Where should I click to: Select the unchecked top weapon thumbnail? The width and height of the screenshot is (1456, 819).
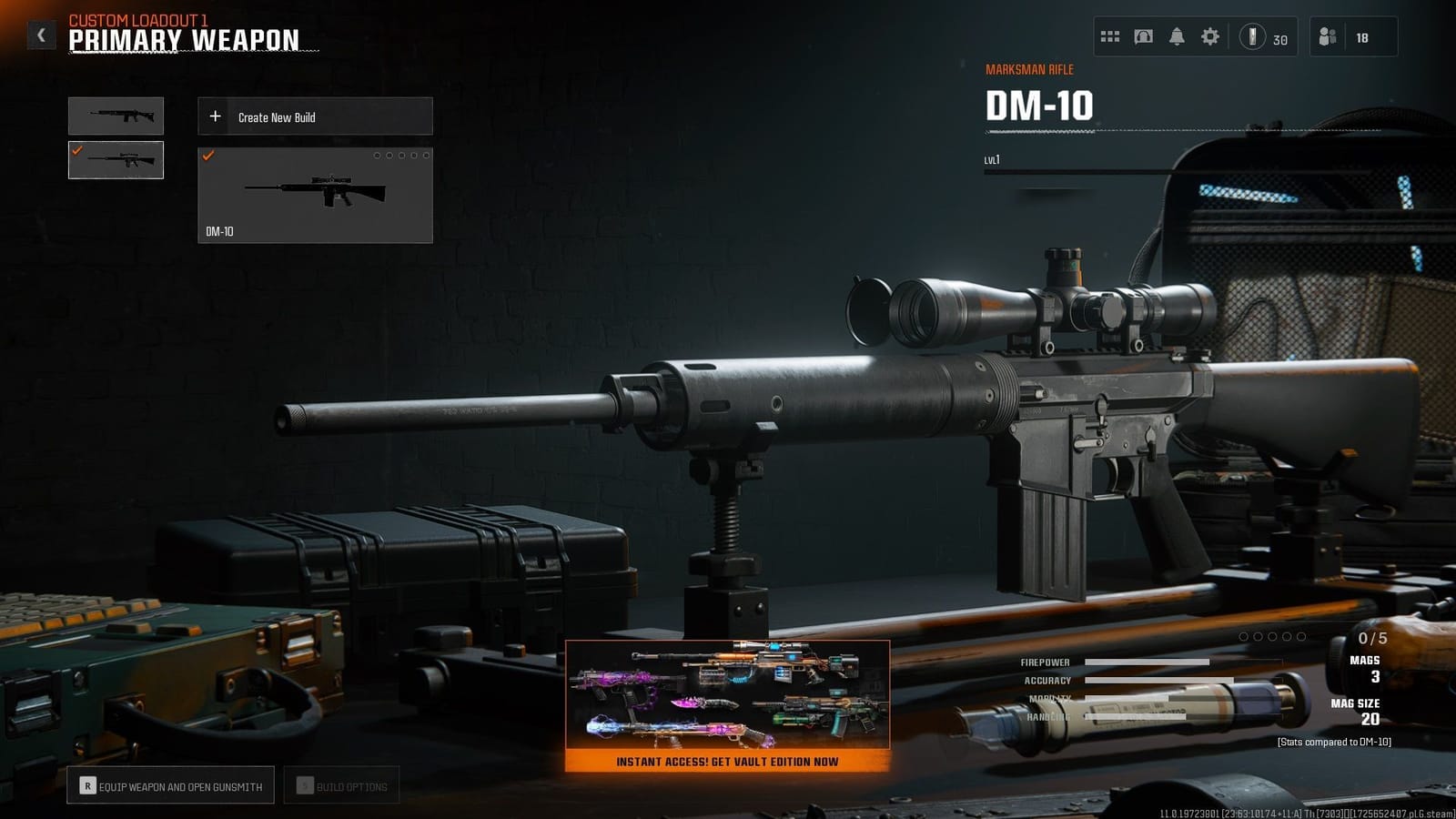(x=116, y=116)
